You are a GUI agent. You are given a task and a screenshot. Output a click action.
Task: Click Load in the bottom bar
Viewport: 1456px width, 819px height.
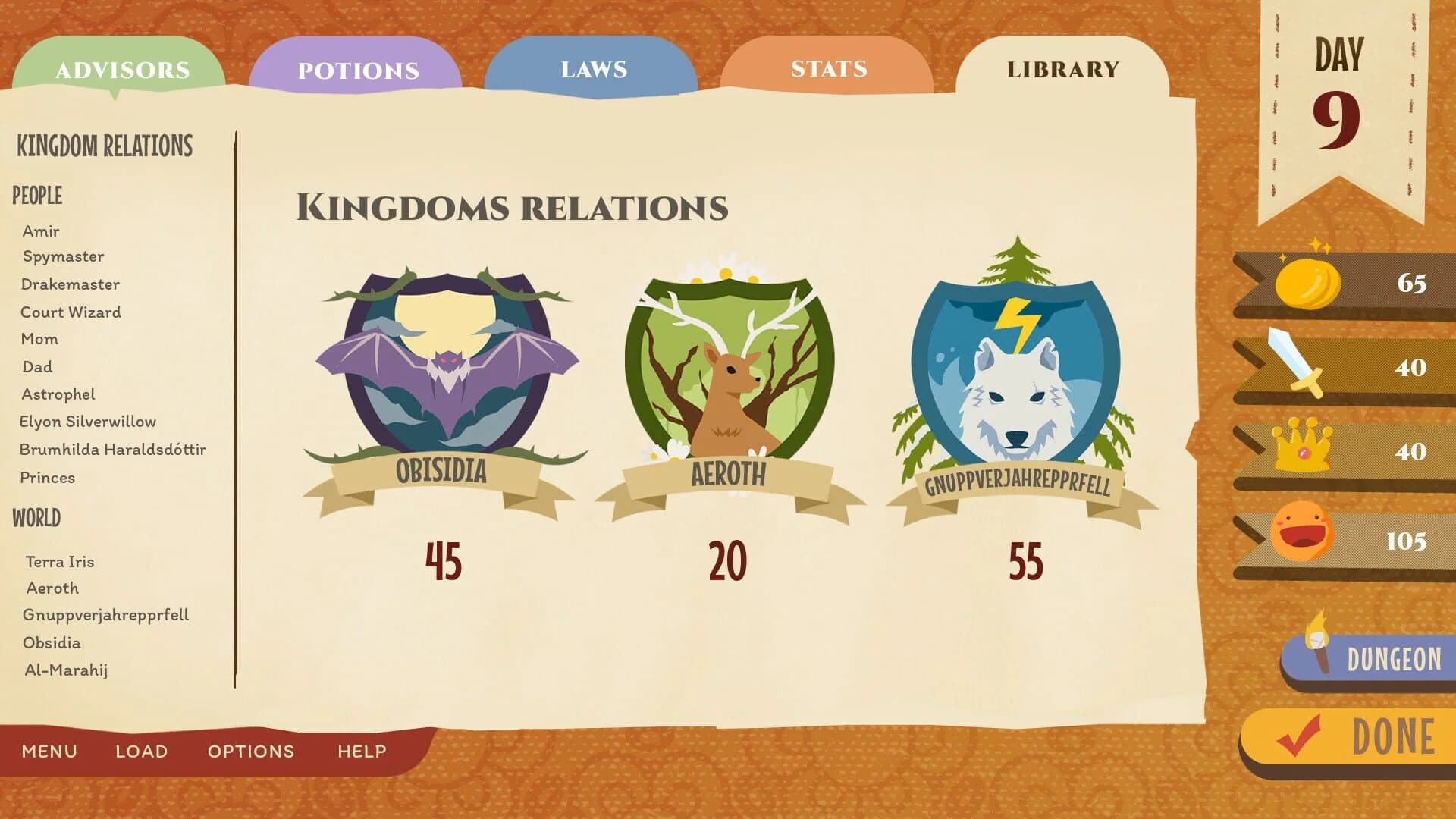click(x=141, y=752)
